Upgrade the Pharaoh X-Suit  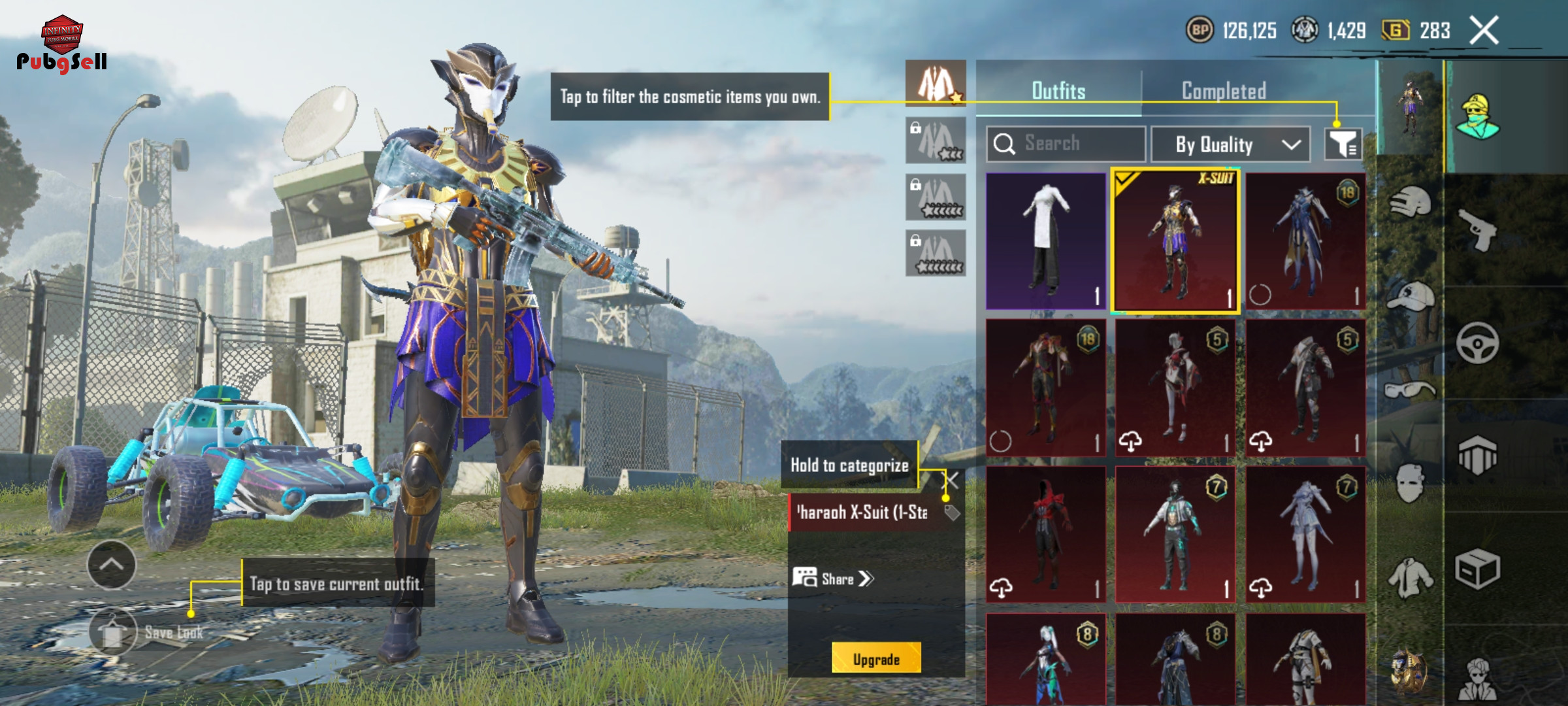point(876,659)
